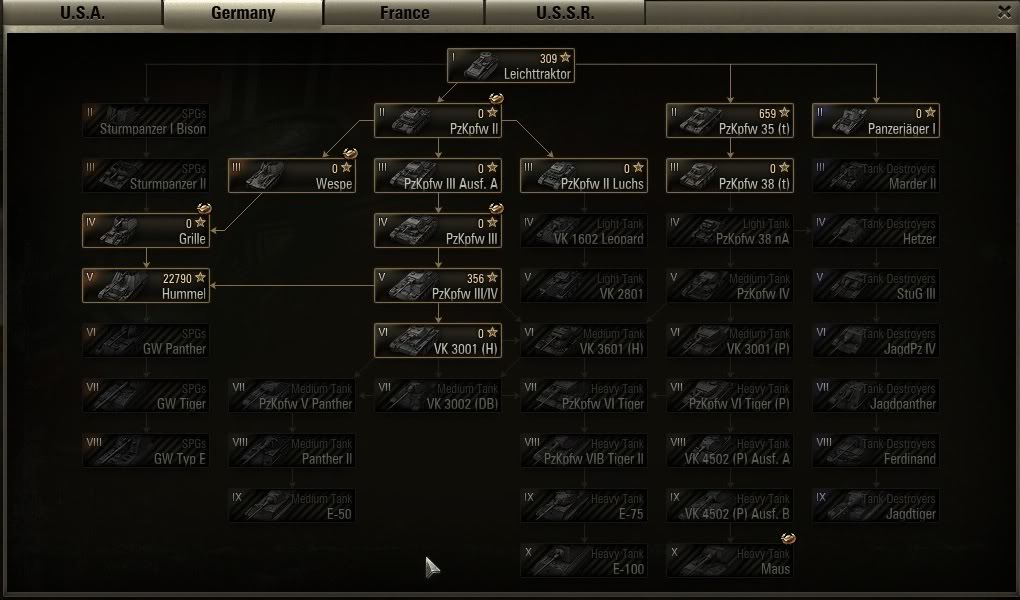Select the locked E-100 heavy tank
Image resolution: width=1020 pixels, height=600 pixels.
pos(584,561)
